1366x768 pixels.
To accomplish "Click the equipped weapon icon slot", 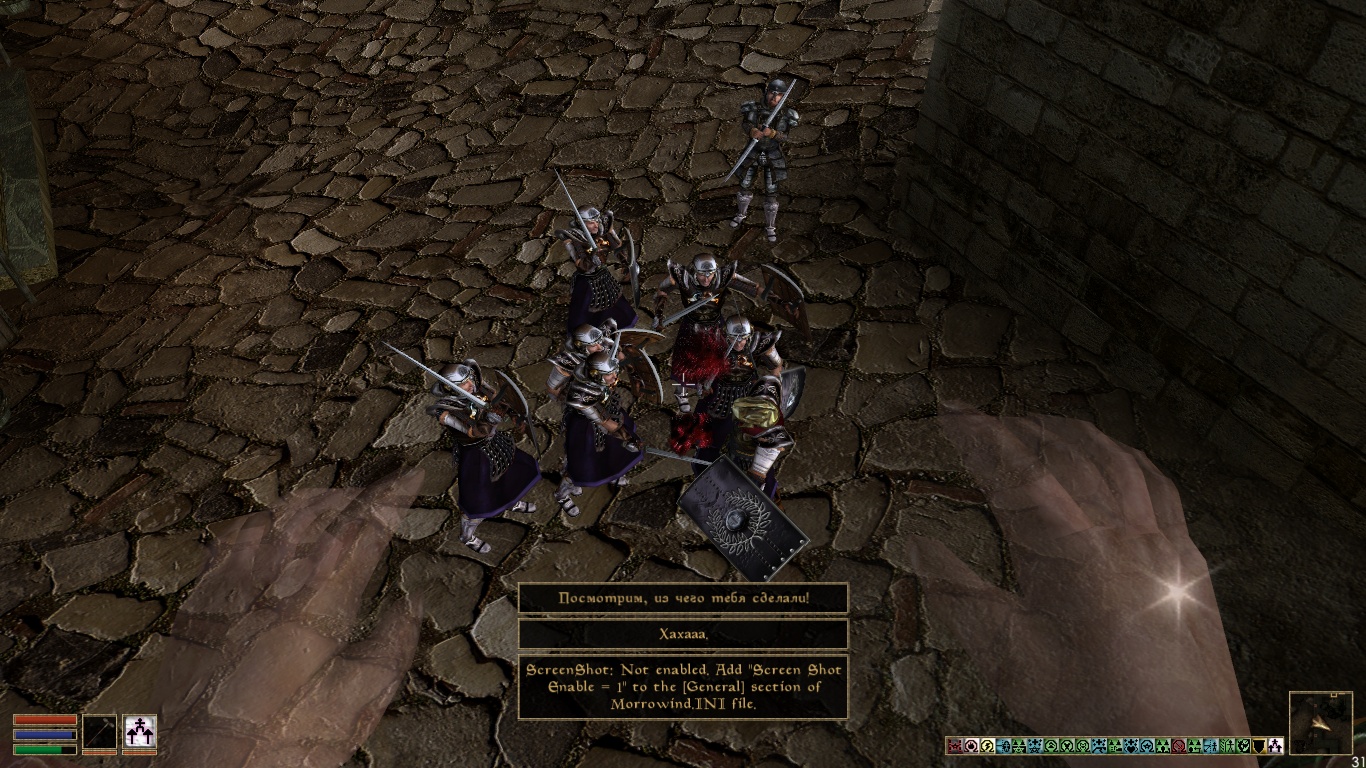I will click(x=99, y=732).
